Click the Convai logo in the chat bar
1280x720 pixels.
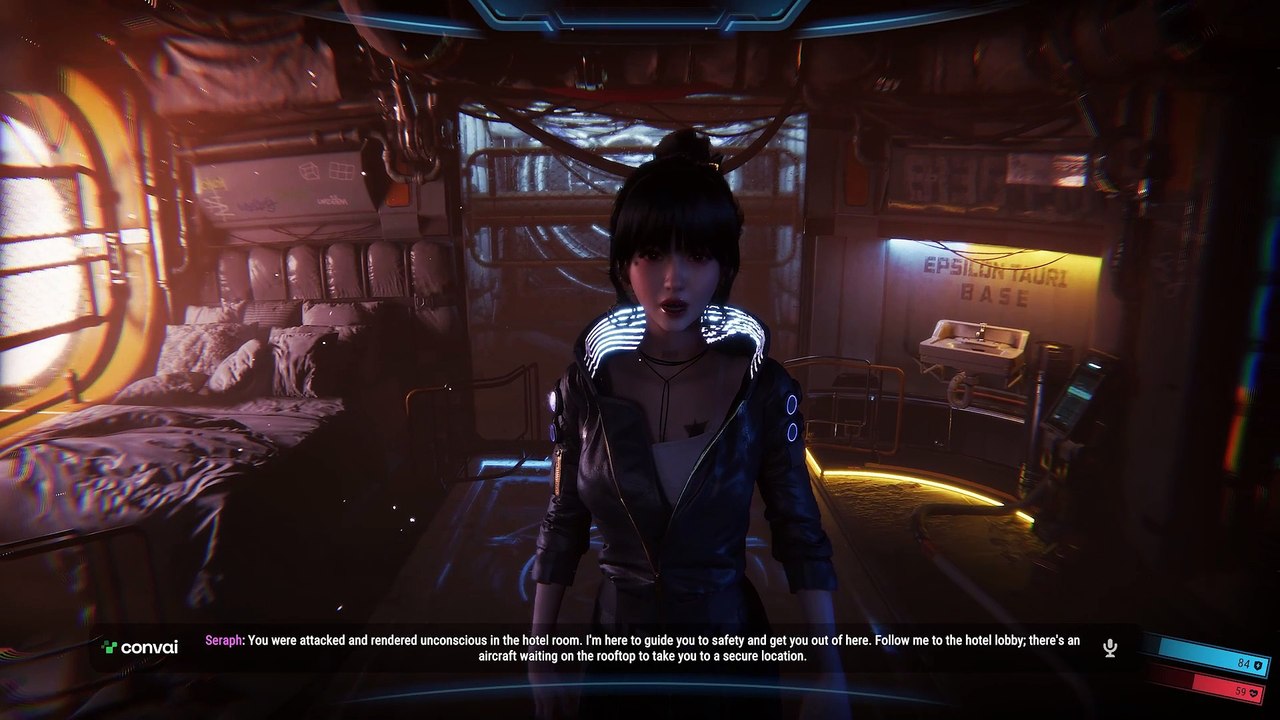pyautogui.click(x=140, y=647)
